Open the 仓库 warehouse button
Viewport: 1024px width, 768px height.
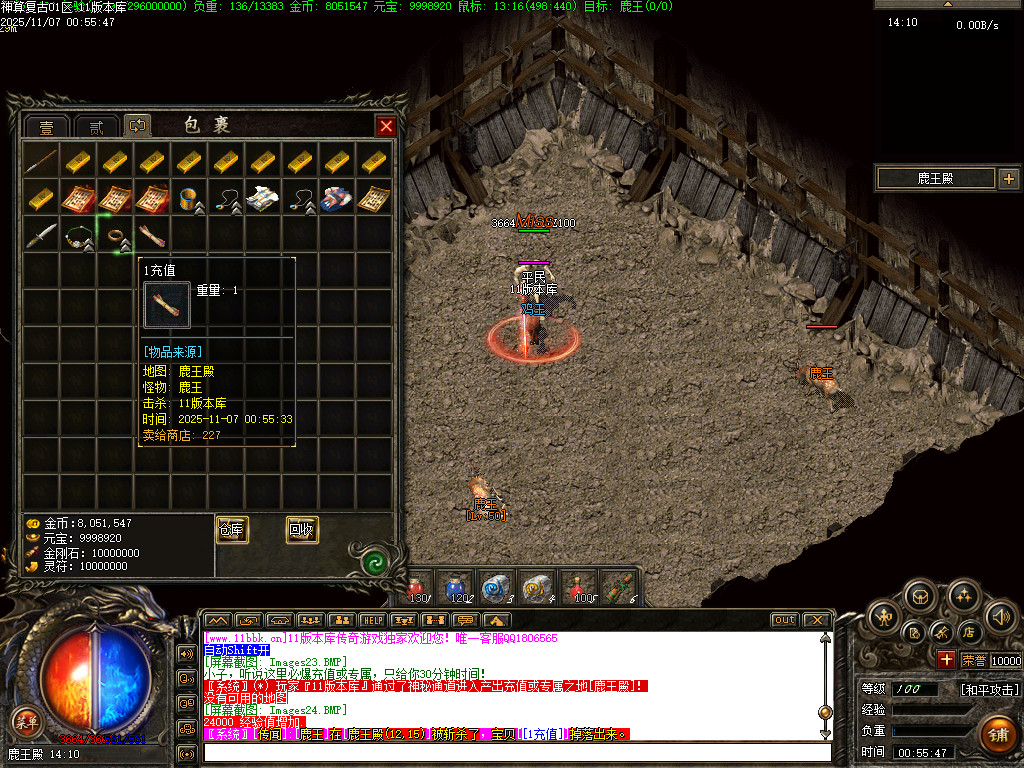click(x=232, y=530)
